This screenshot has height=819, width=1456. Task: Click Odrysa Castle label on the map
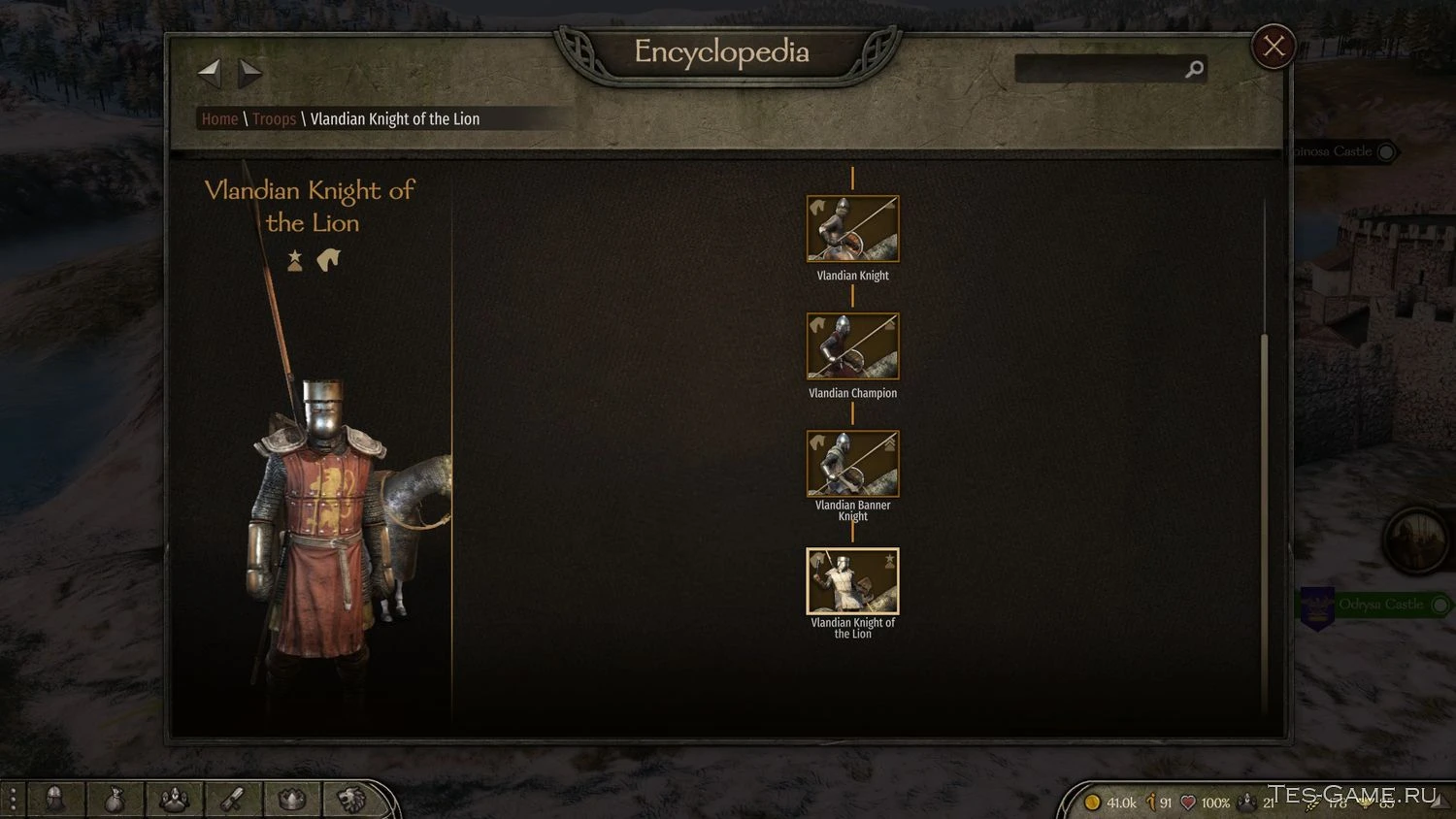point(1382,605)
